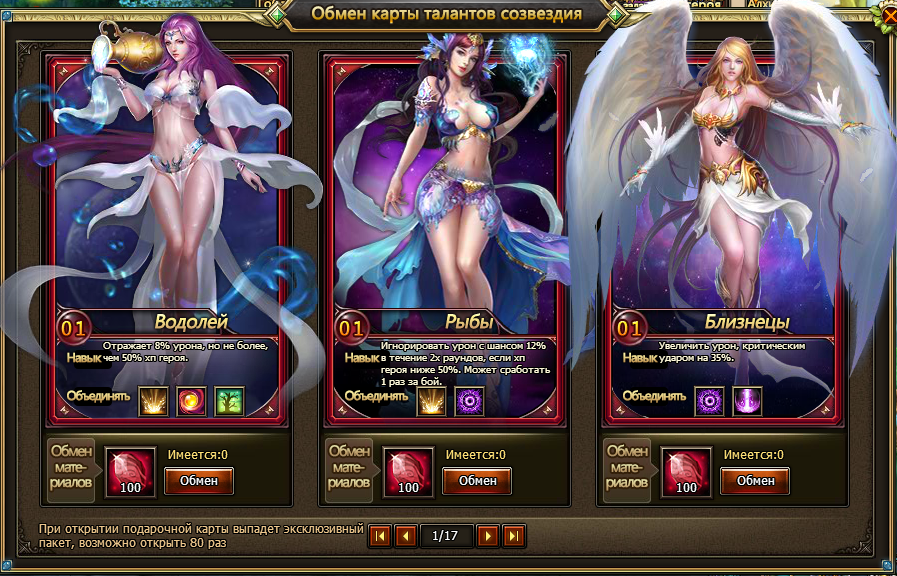Click the golden burst combine icon on Рыбы
897x576 pixels.
[x=431, y=401]
